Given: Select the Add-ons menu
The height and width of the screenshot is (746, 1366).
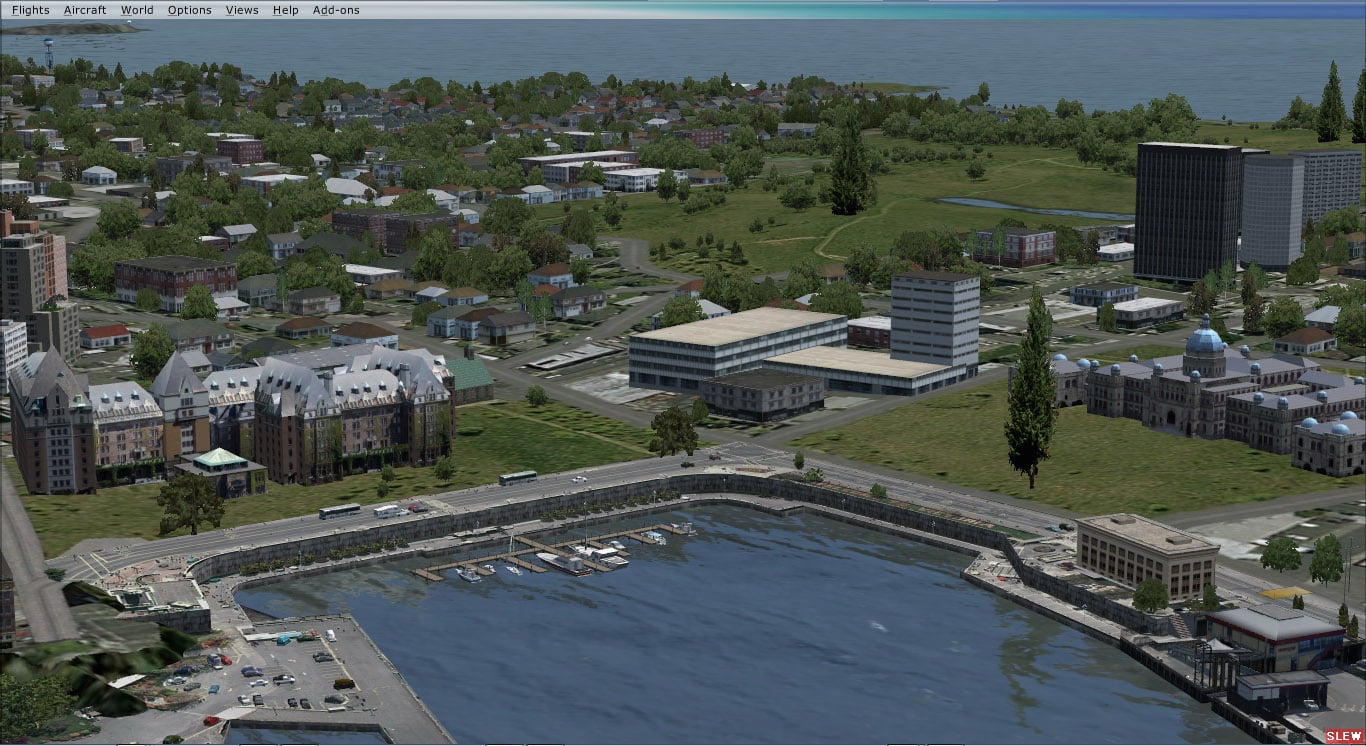Looking at the screenshot, I should tap(336, 10).
